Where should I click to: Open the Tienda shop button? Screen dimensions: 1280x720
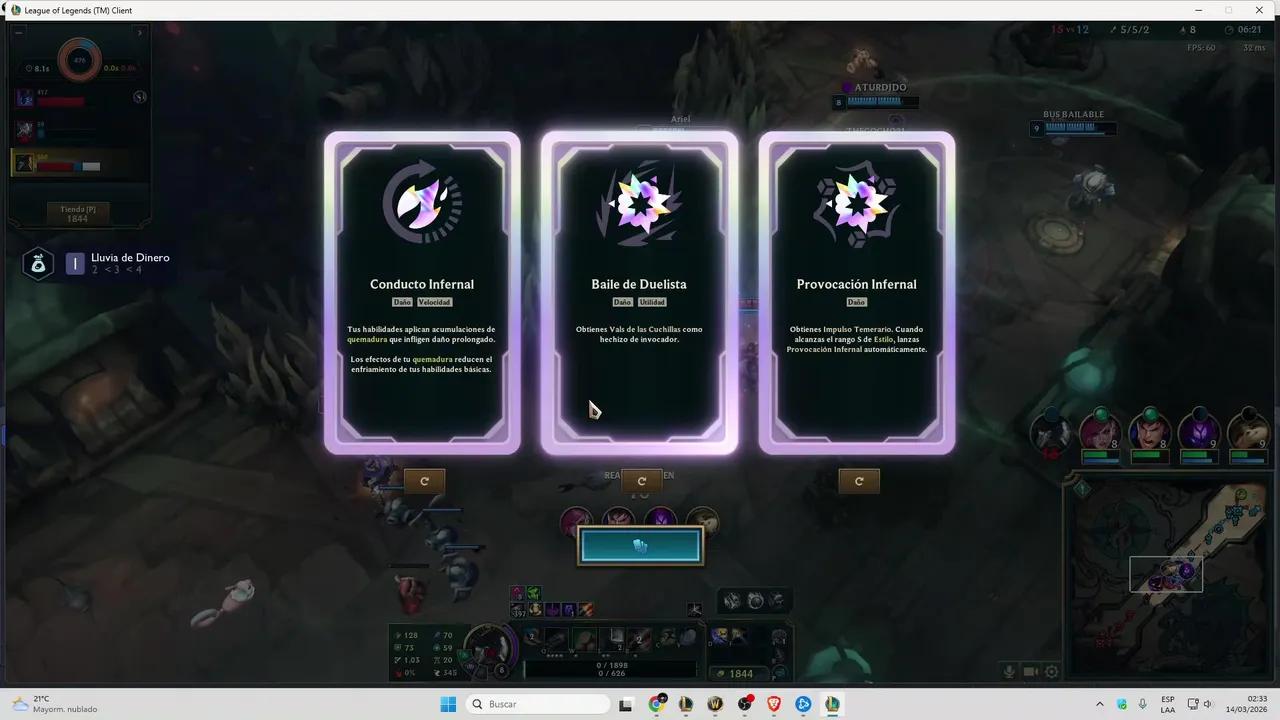click(79, 211)
